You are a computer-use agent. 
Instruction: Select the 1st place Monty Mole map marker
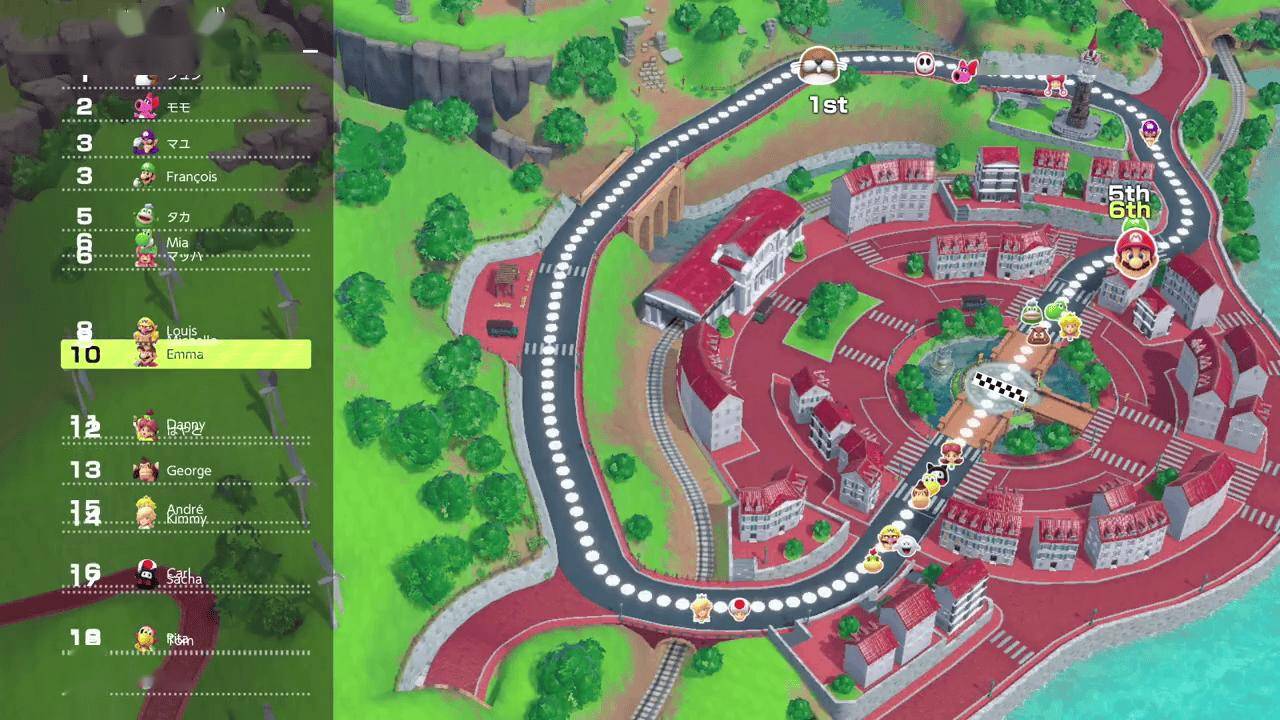pyautogui.click(x=818, y=66)
